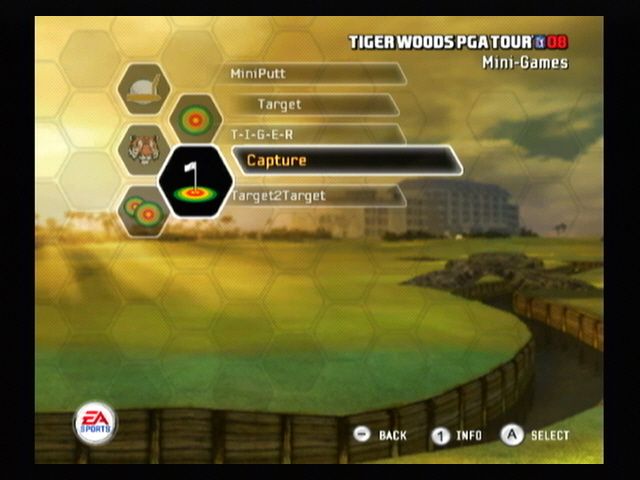640x480 pixels.
Task: Click the Capture flag hexagon icon
Action: 196,181
